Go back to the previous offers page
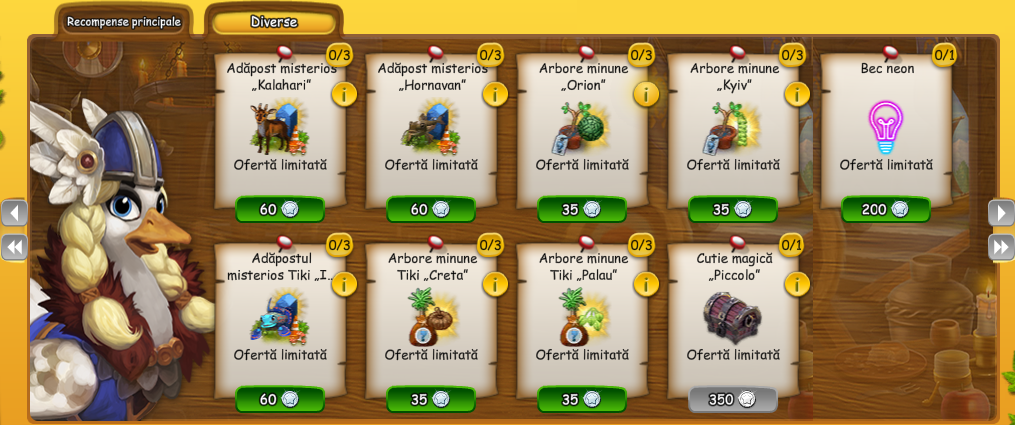1015x425 pixels. pos(14,212)
